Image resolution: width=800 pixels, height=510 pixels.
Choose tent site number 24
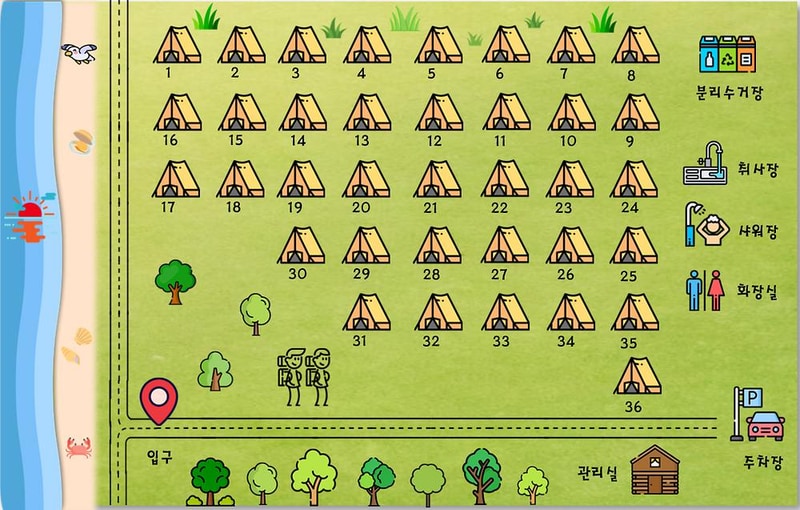click(x=634, y=180)
